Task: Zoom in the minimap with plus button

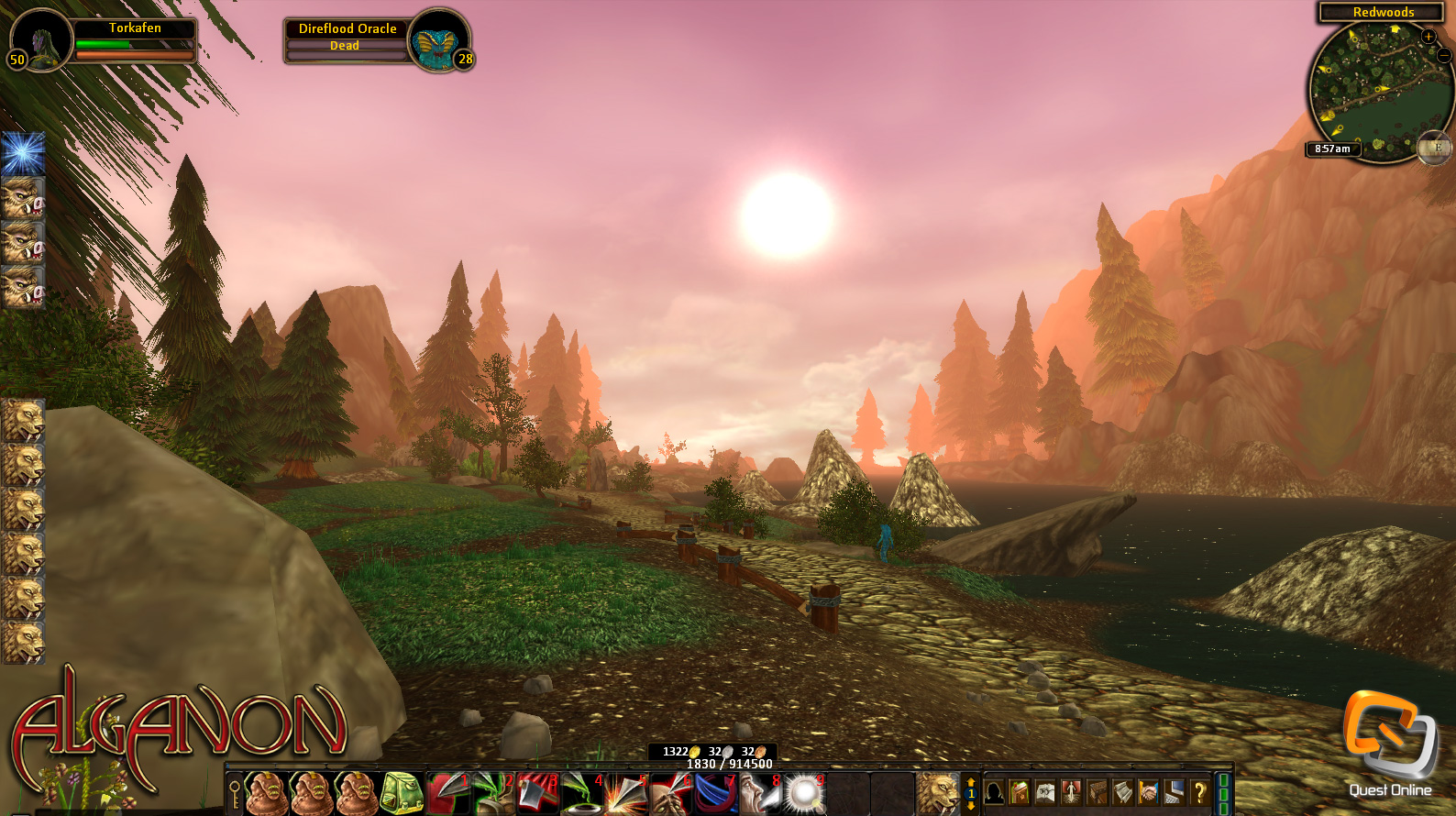Action: click(x=1428, y=37)
